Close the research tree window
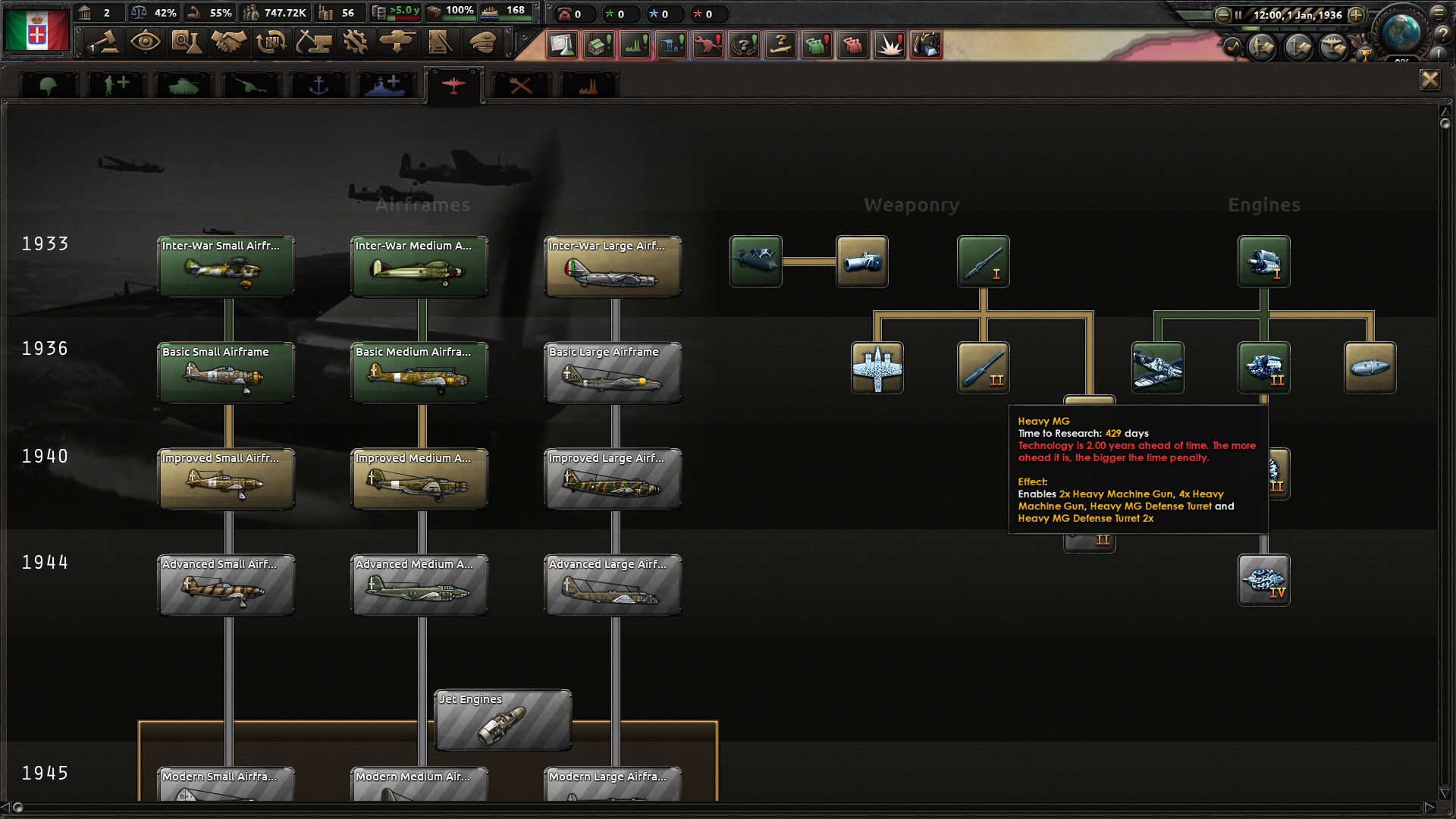Screen dimensions: 1456x819 (x=1432, y=80)
